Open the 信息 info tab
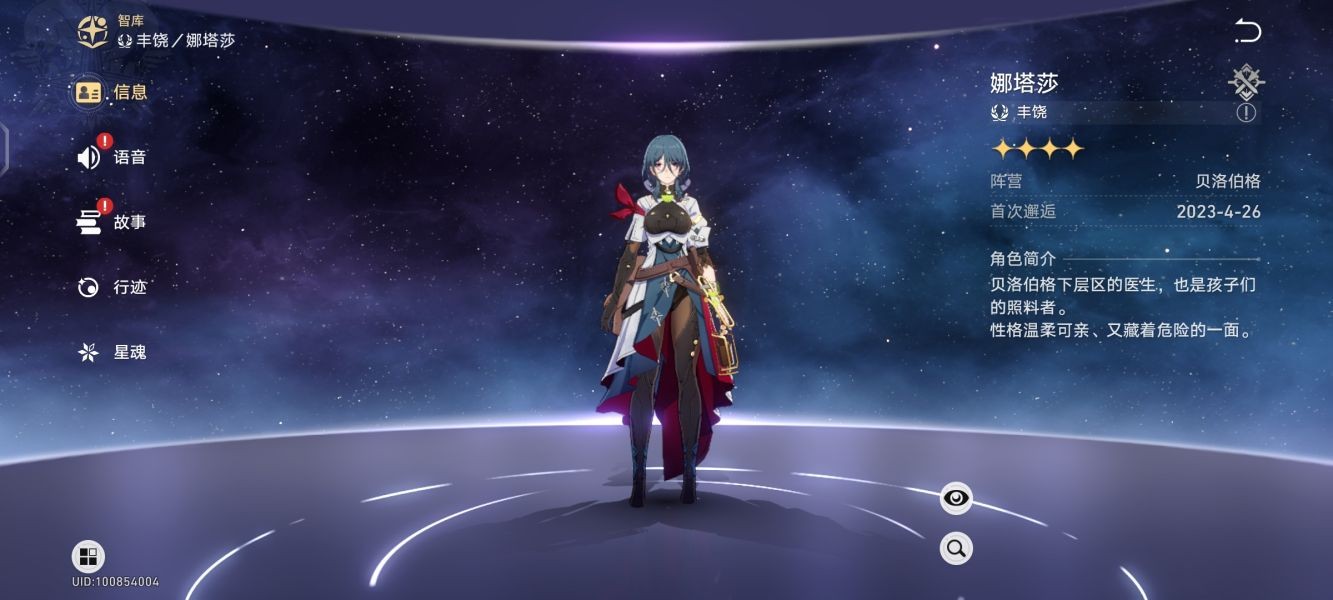Image resolution: width=1333 pixels, height=600 pixels. (x=112, y=92)
